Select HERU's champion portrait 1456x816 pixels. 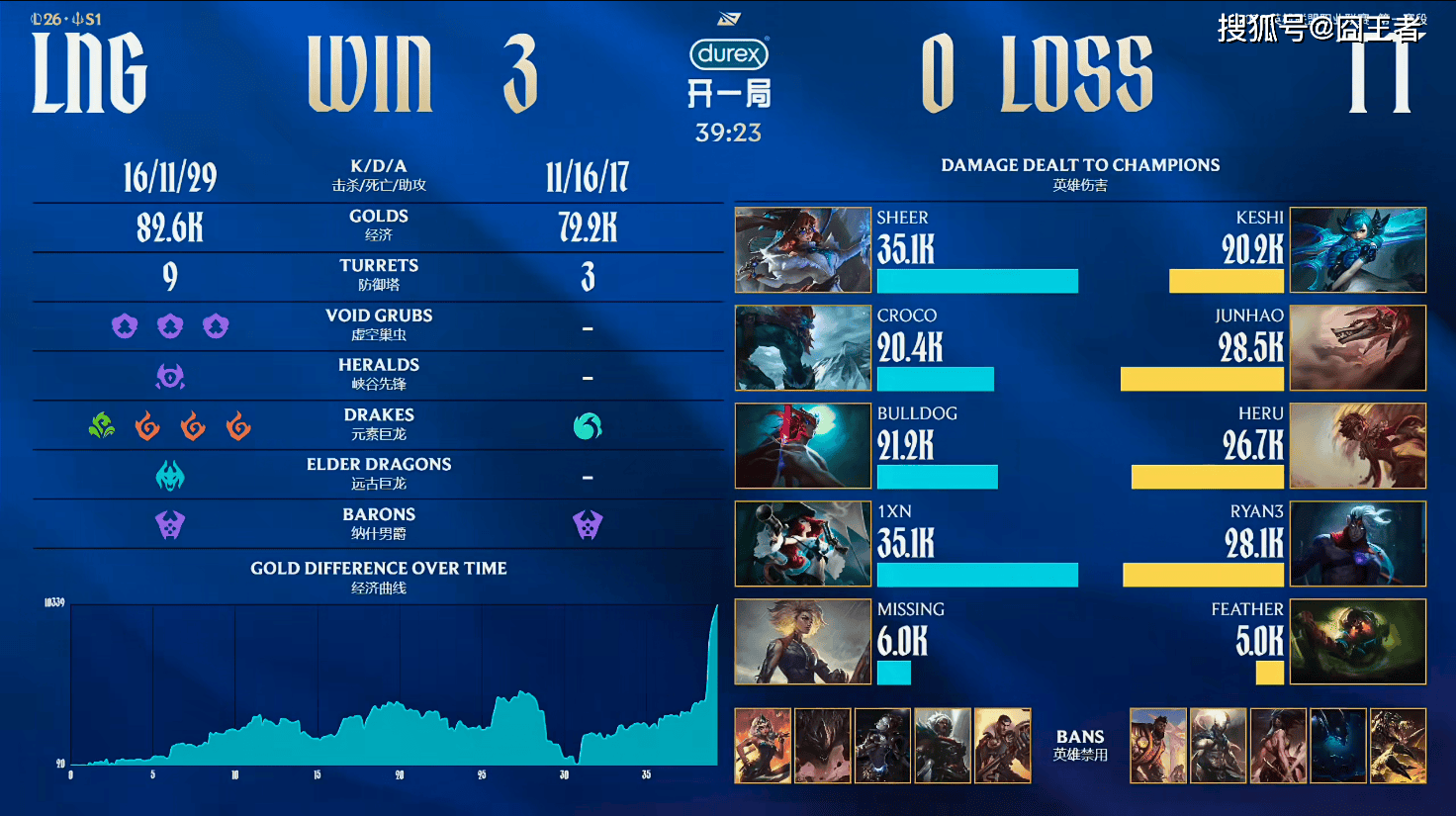tap(1358, 445)
